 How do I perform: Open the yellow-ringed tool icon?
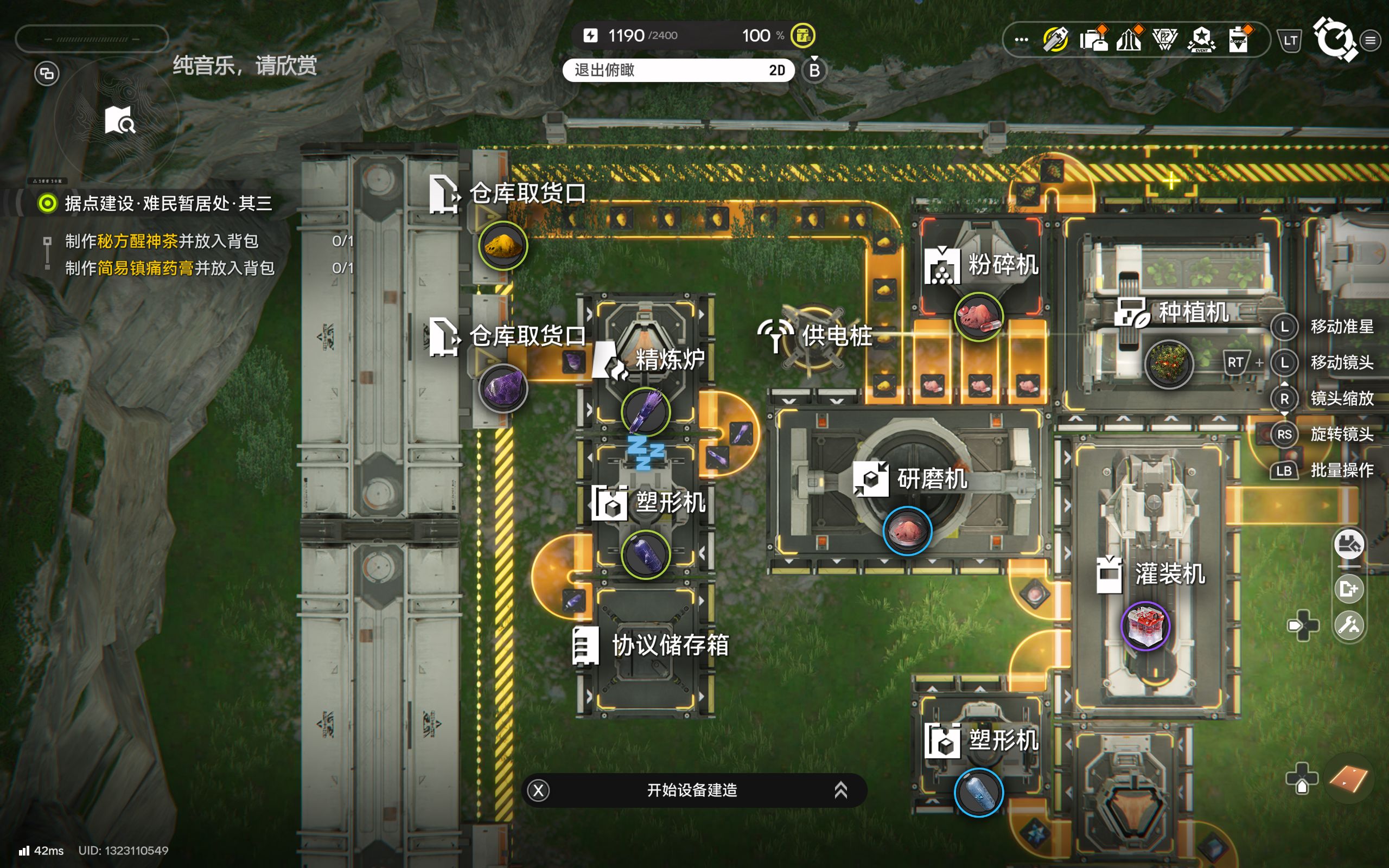click(1055, 40)
